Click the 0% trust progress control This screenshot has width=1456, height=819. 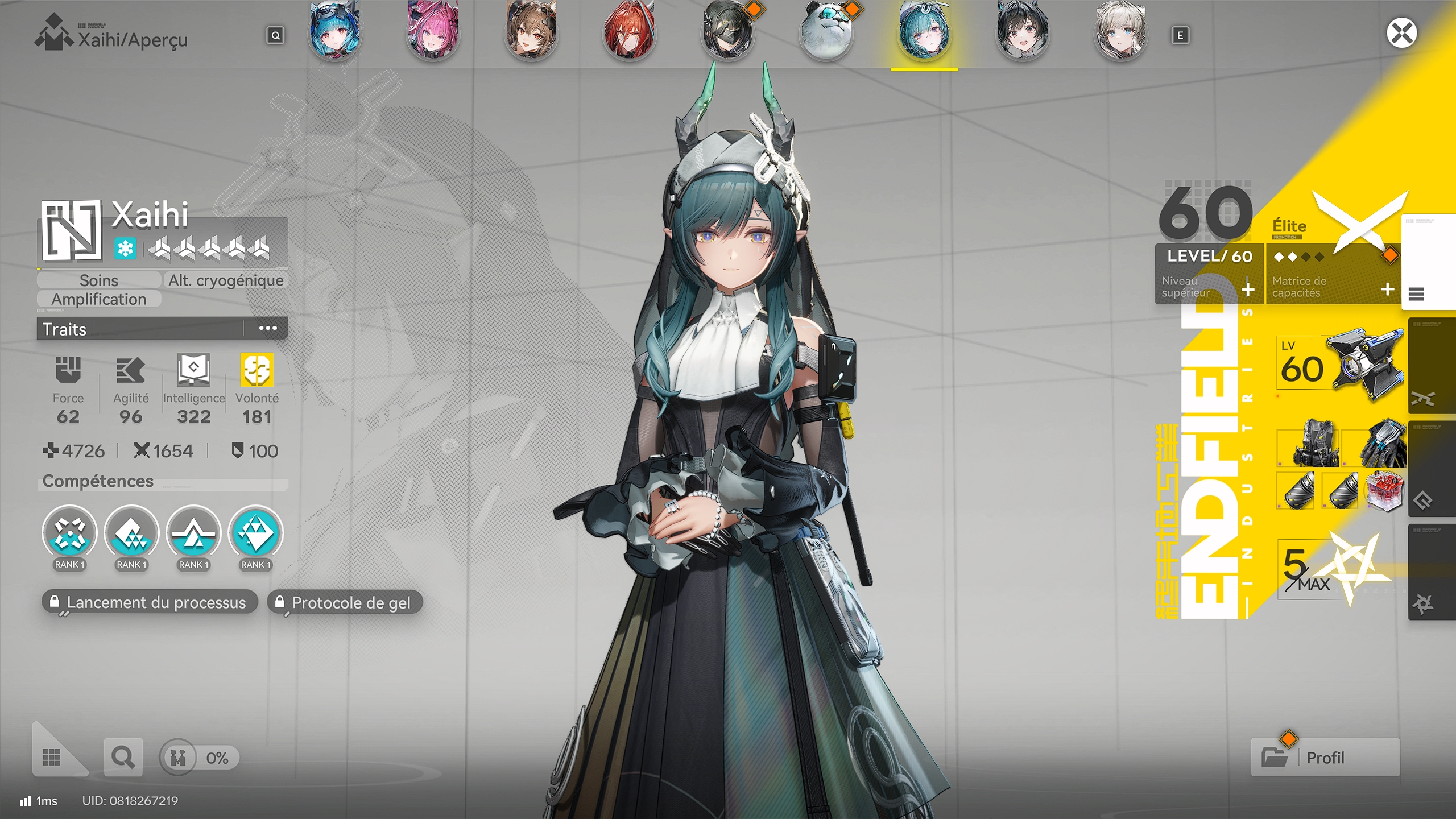pyautogui.click(x=198, y=758)
